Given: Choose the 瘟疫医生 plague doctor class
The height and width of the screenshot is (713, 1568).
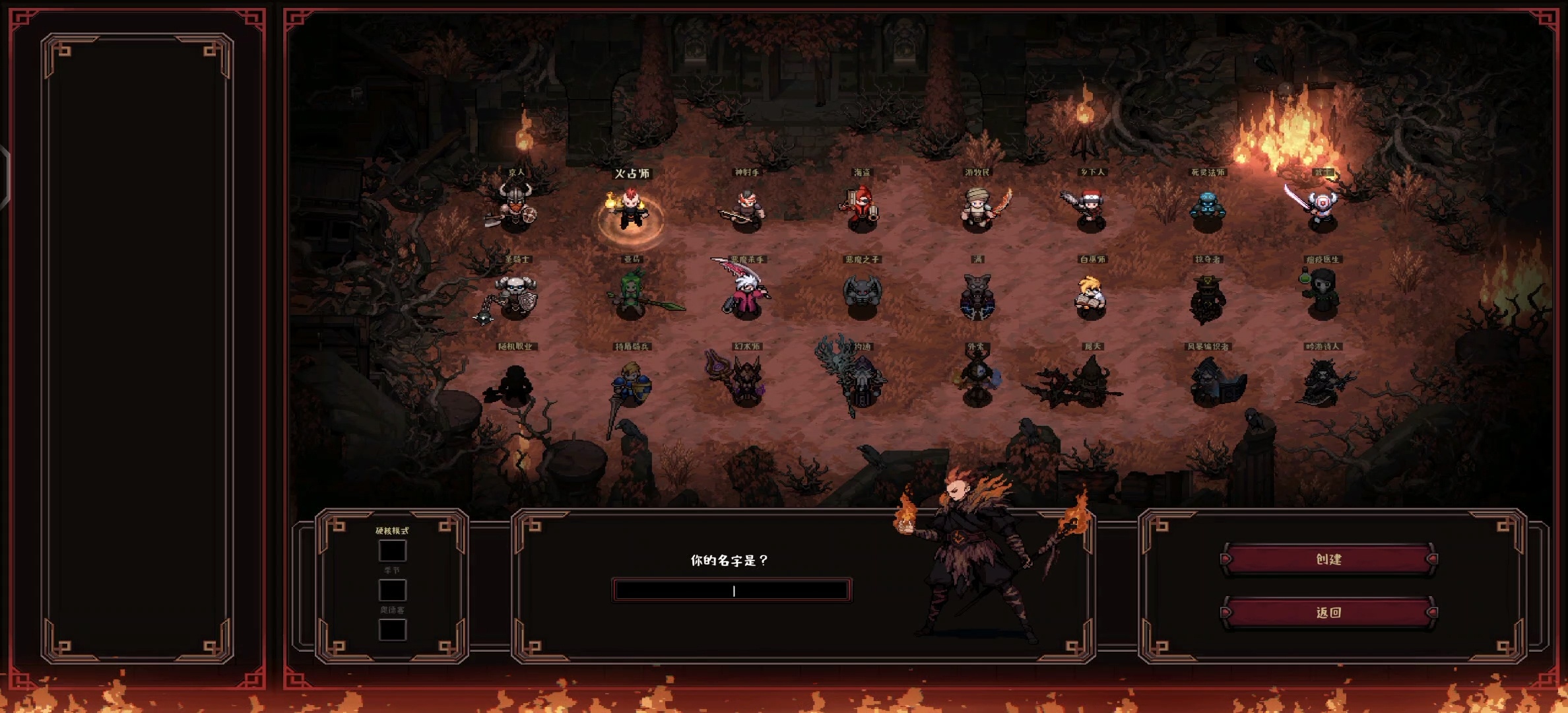Looking at the screenshot, I should point(1322,294).
